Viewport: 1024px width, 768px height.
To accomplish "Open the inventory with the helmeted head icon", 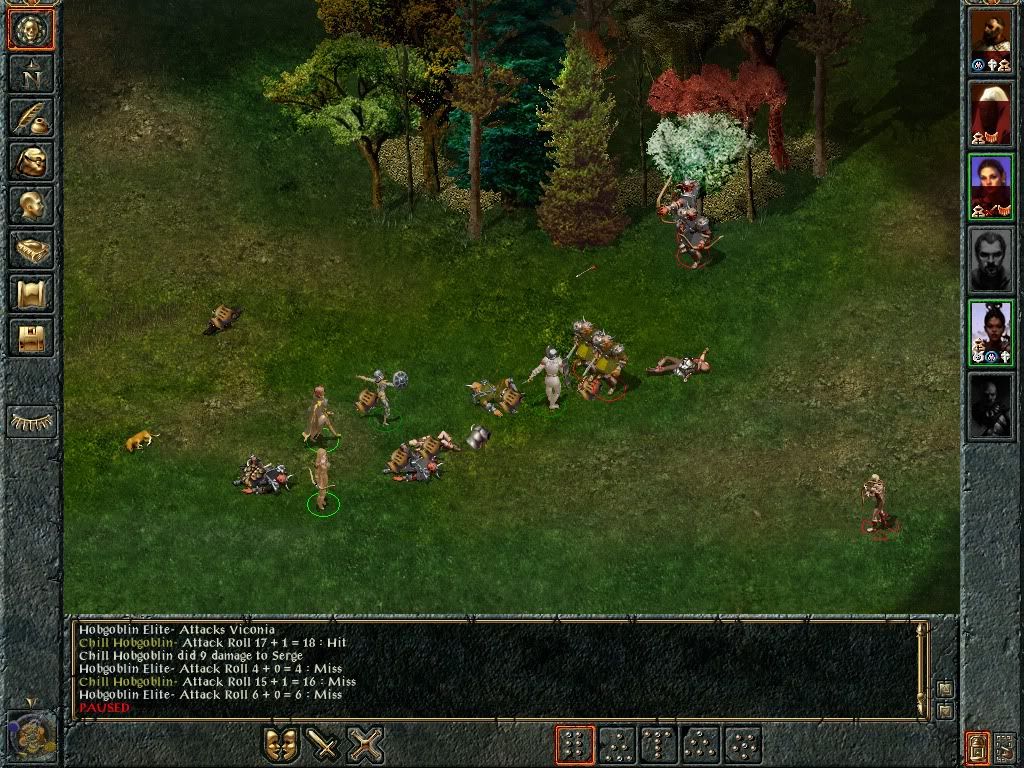I will click(31, 161).
